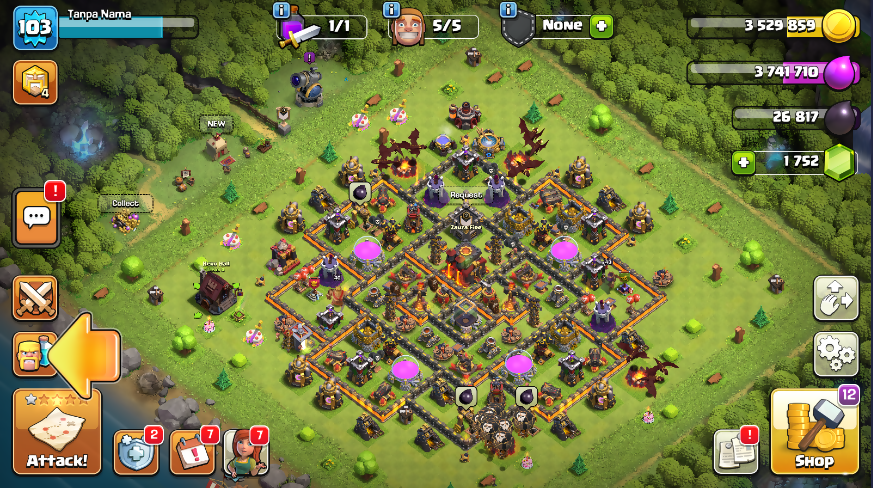Add gems with the green plus
Image resolution: width=873 pixels, height=488 pixels.
[x=742, y=162]
